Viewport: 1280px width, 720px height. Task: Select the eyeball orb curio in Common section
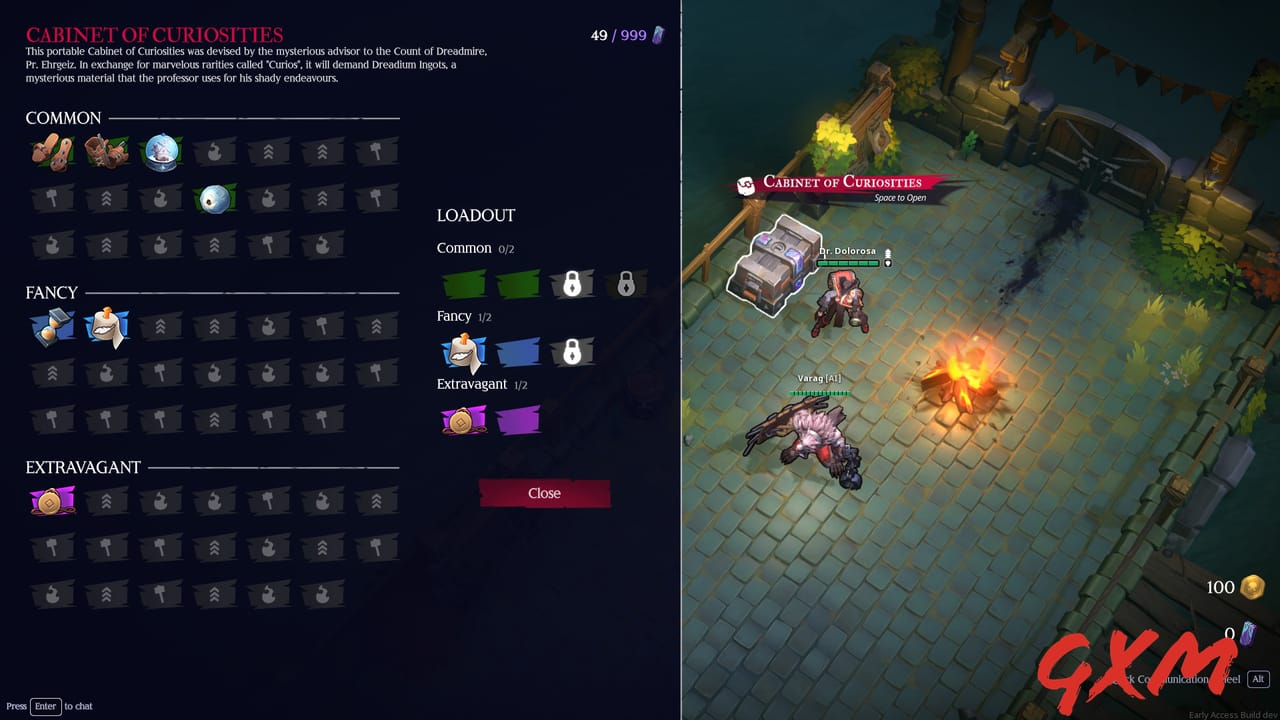click(217, 197)
